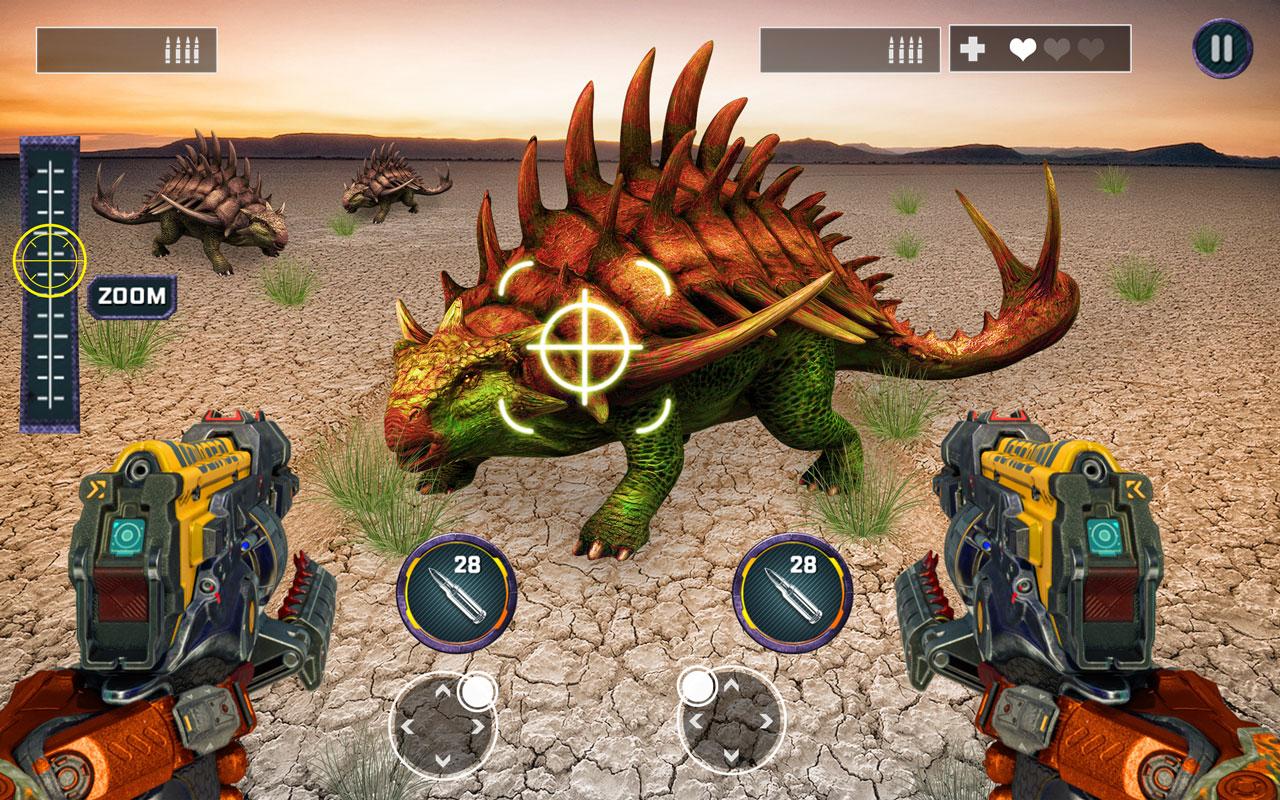Adjust the vertical zoom scale slider

49,280
